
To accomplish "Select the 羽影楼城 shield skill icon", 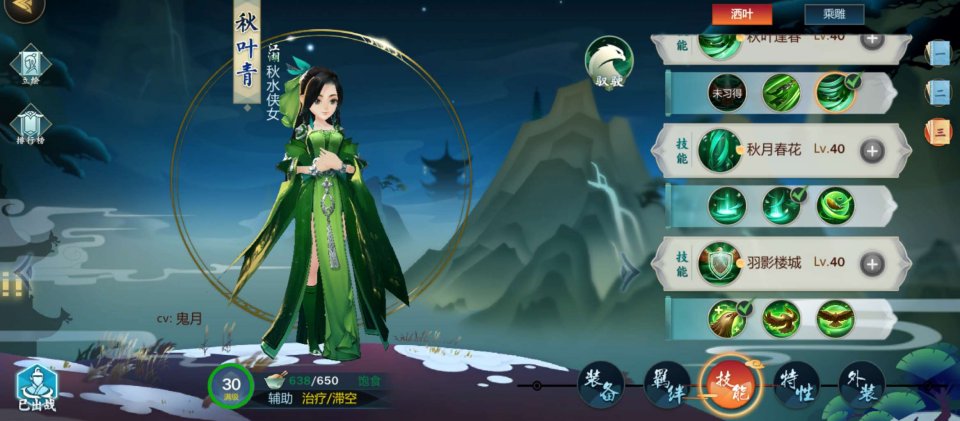I will 719,263.
